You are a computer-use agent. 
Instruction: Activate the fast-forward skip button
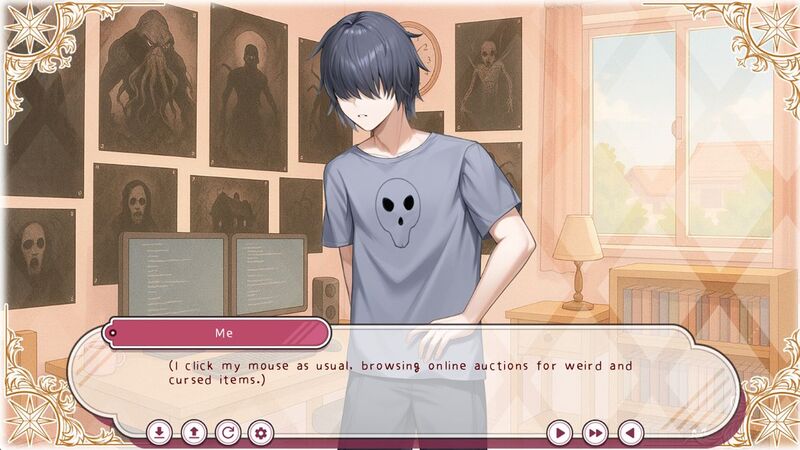pos(595,433)
